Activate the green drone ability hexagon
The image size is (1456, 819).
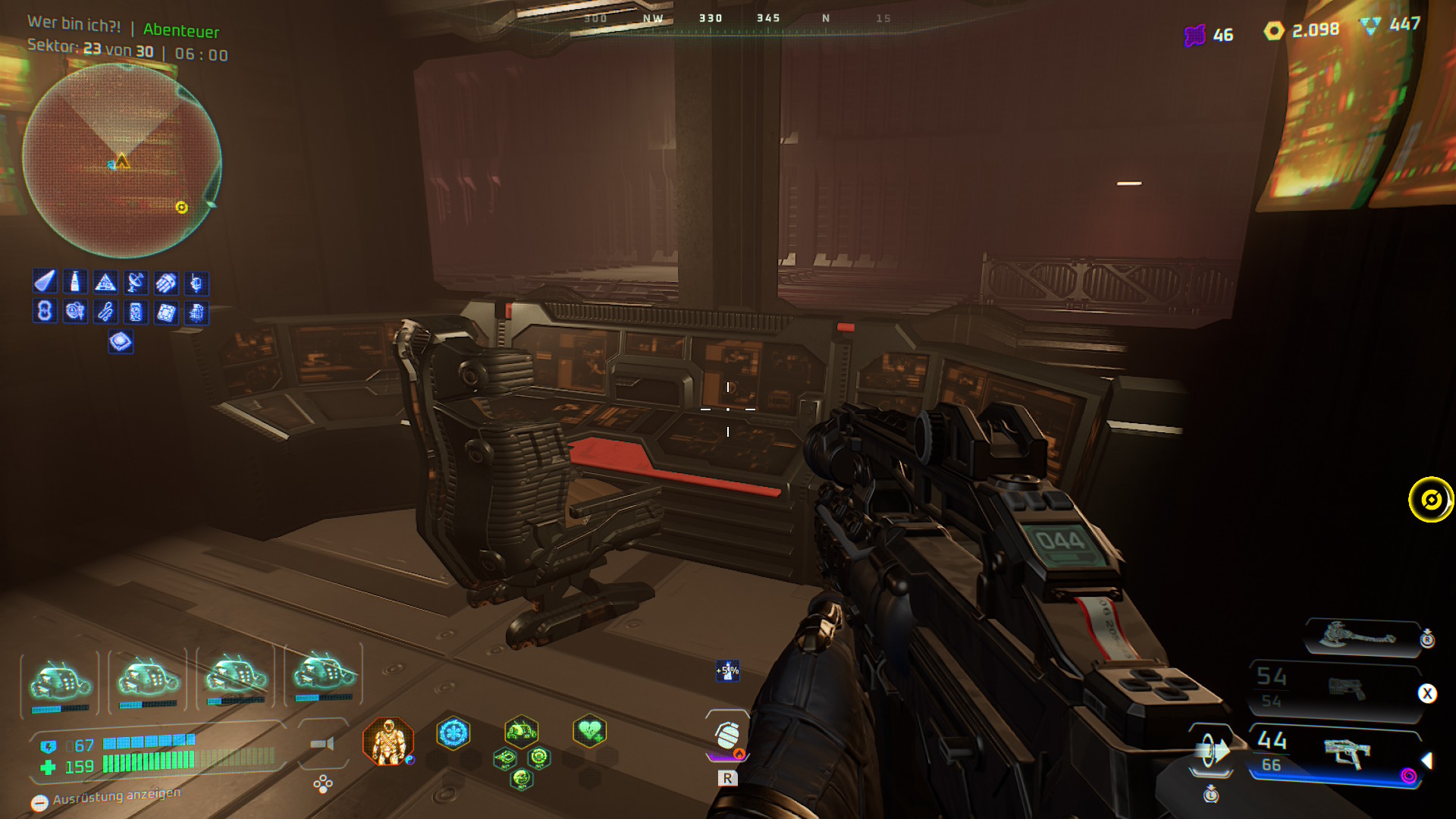521,732
